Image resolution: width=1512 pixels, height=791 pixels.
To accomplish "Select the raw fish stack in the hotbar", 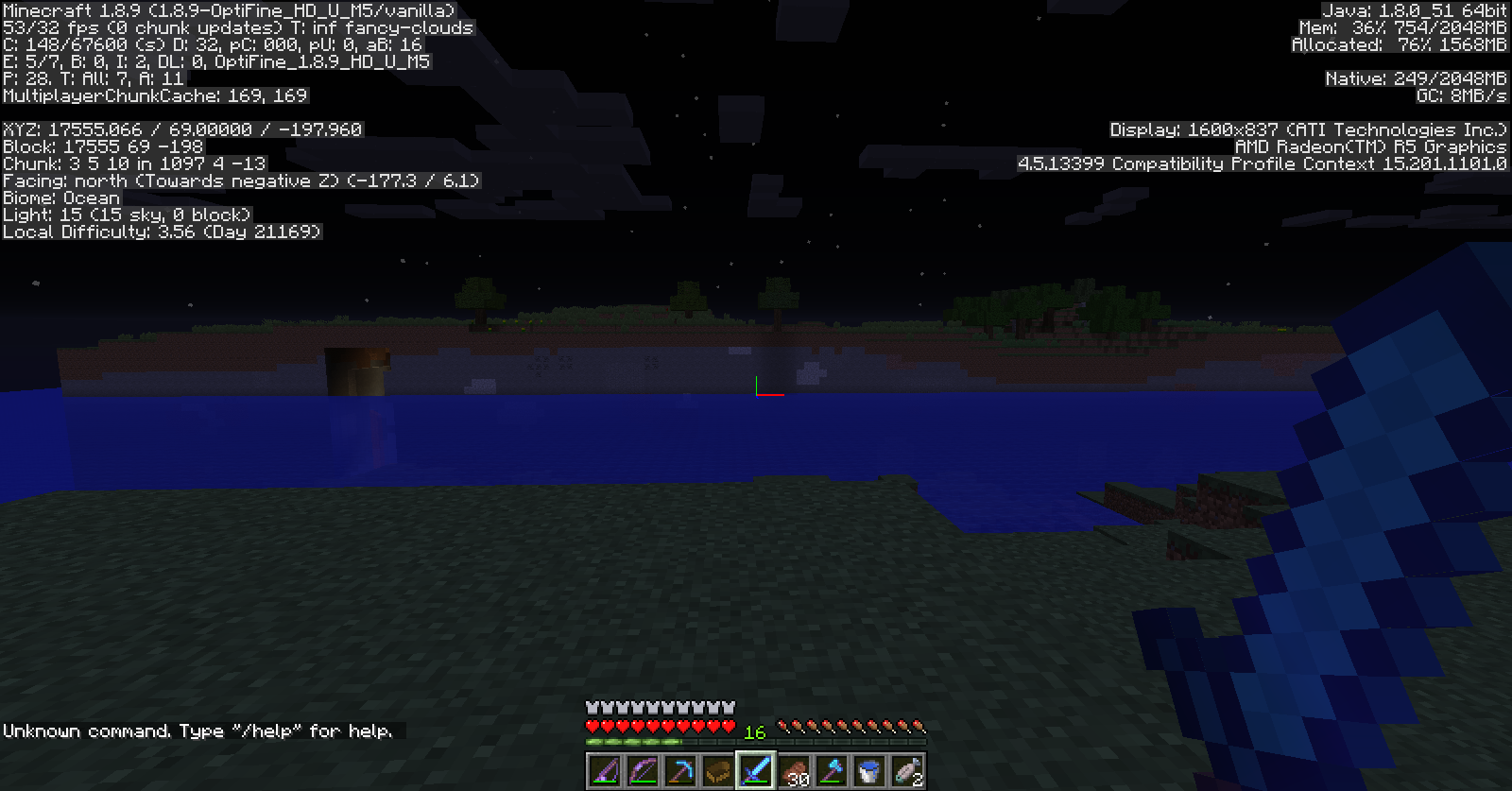I will click(x=905, y=772).
